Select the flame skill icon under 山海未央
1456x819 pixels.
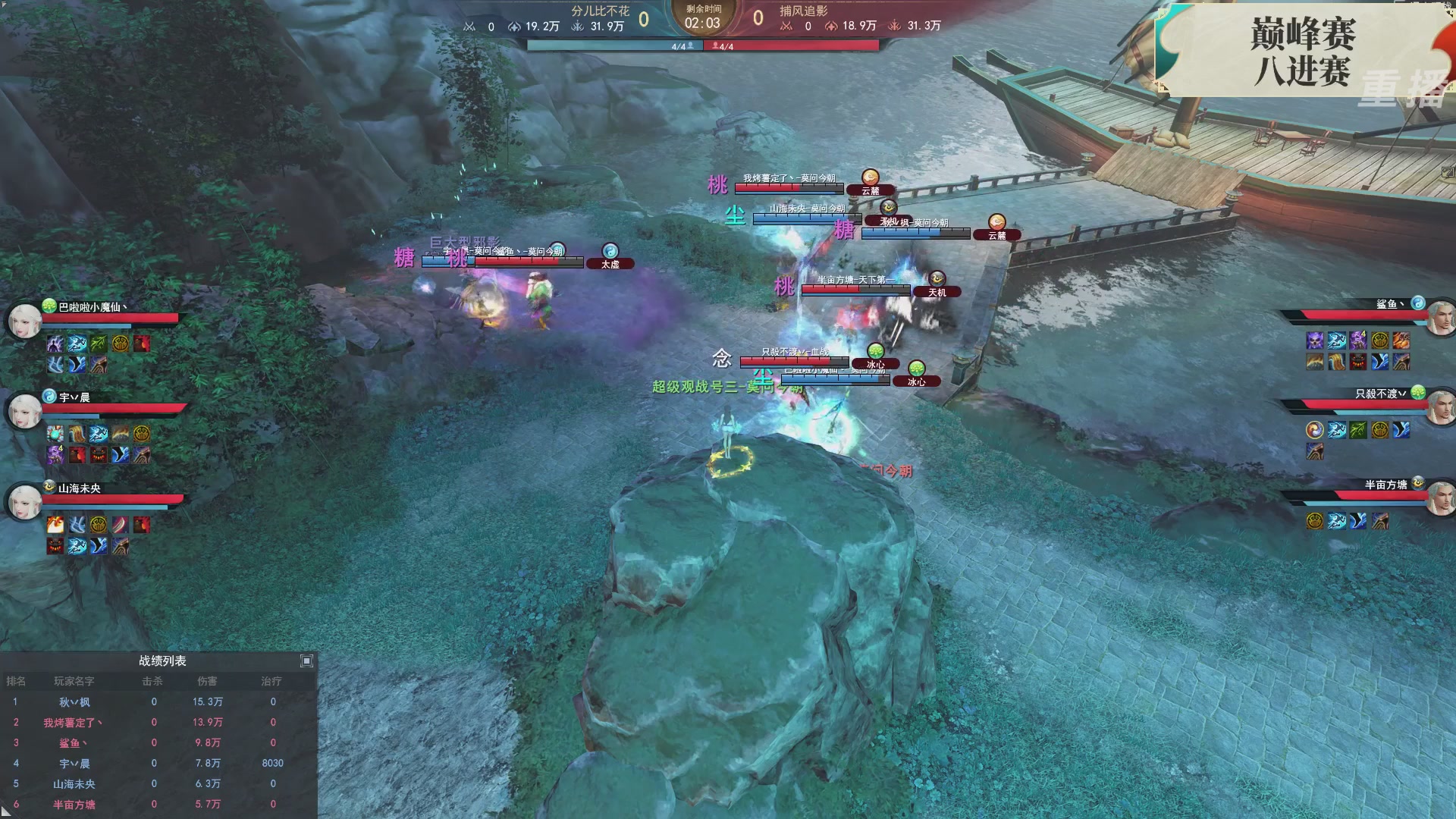pos(55,524)
